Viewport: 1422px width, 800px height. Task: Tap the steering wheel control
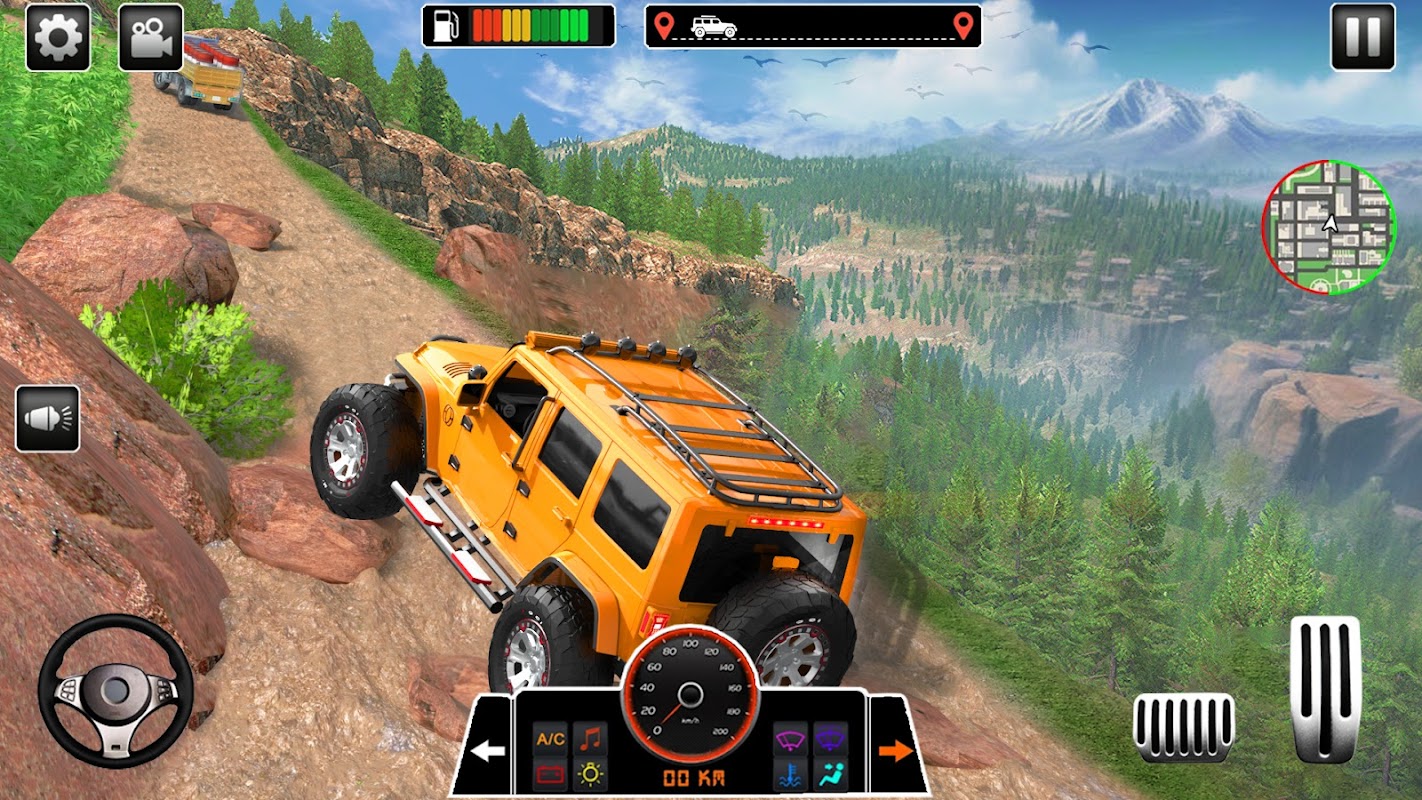(115, 691)
